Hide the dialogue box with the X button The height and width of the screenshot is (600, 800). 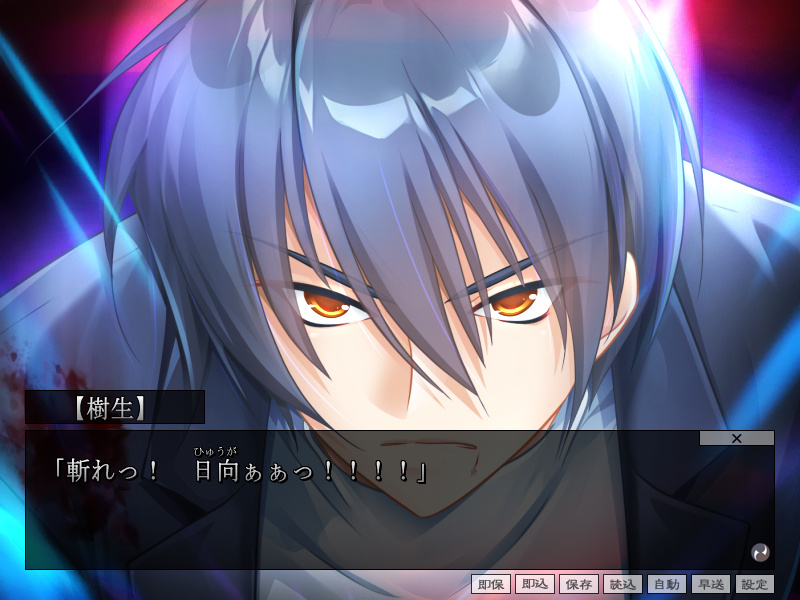(737, 438)
